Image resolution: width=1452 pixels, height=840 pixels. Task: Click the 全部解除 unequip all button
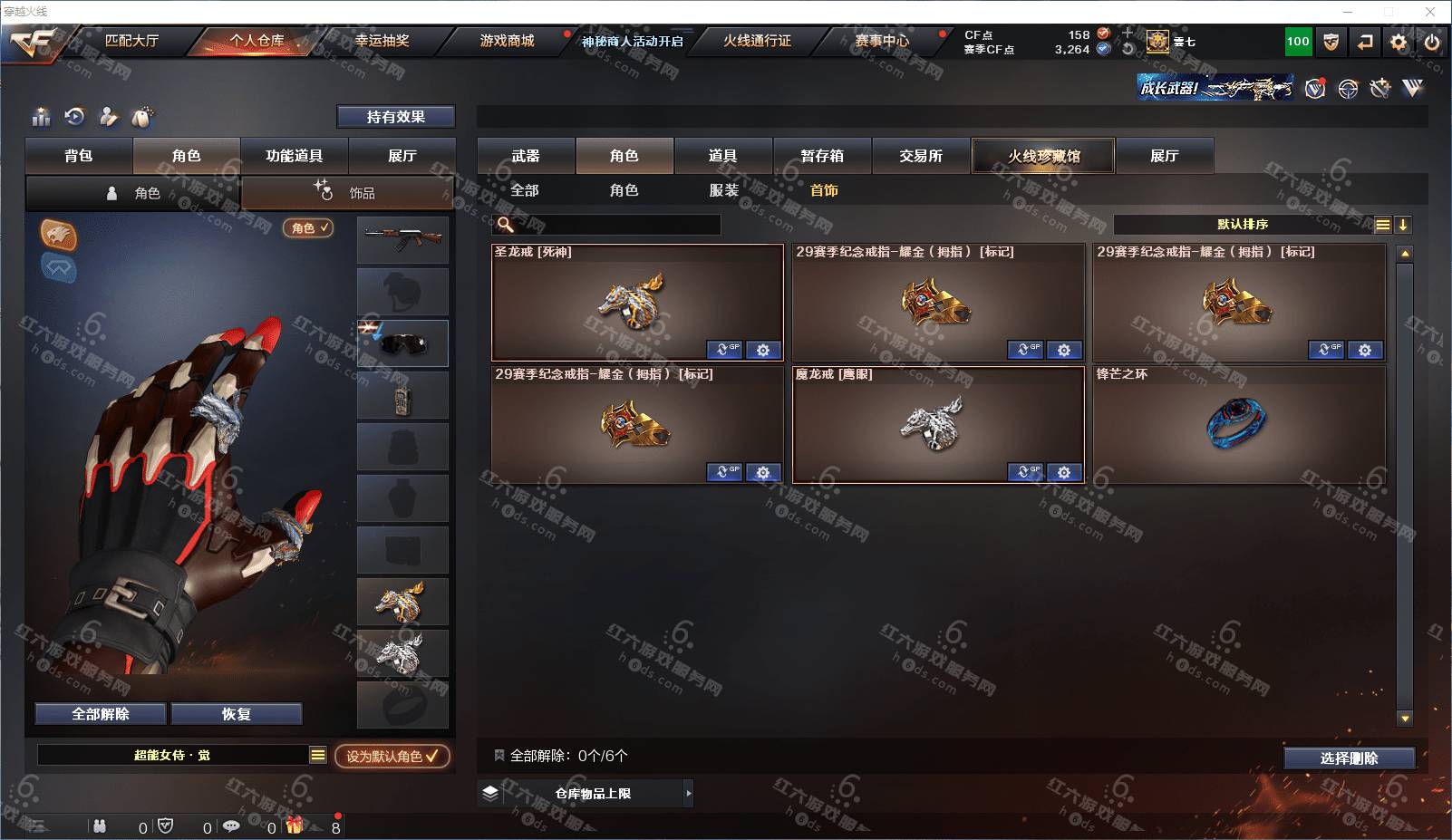[x=101, y=714]
